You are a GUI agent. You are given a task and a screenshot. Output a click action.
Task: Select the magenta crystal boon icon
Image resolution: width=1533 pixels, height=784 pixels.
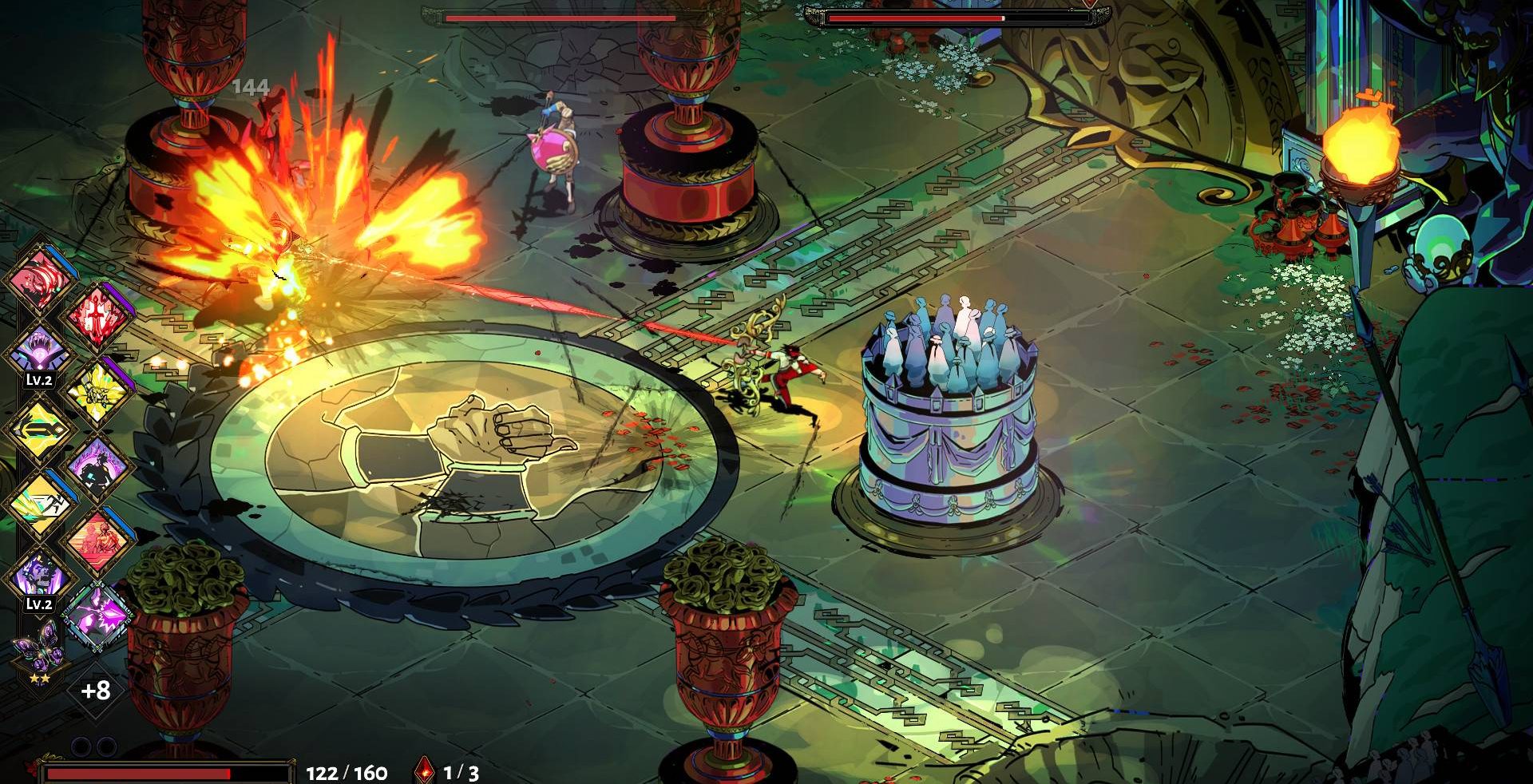tap(97, 615)
